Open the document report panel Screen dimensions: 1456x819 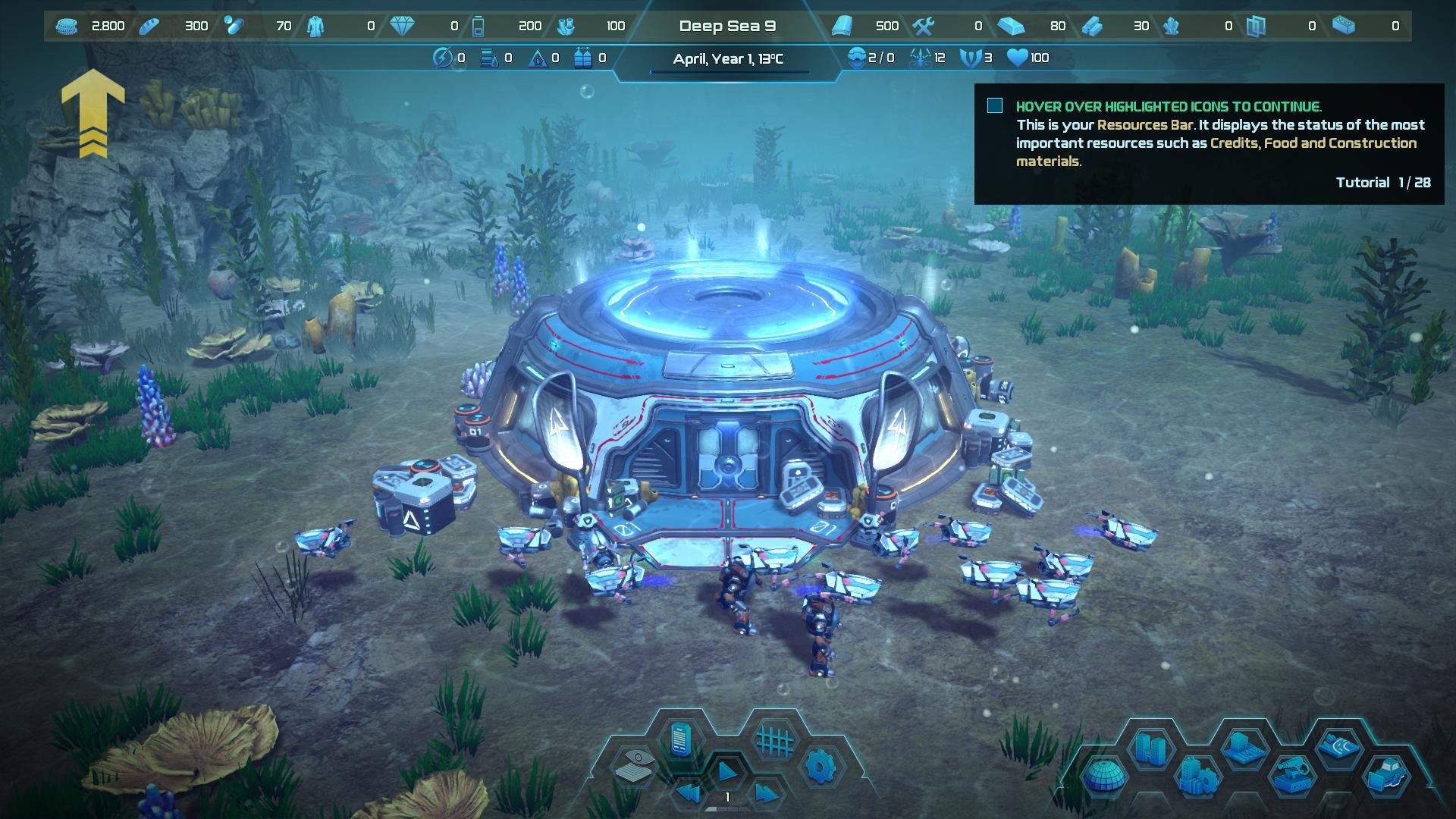681,739
